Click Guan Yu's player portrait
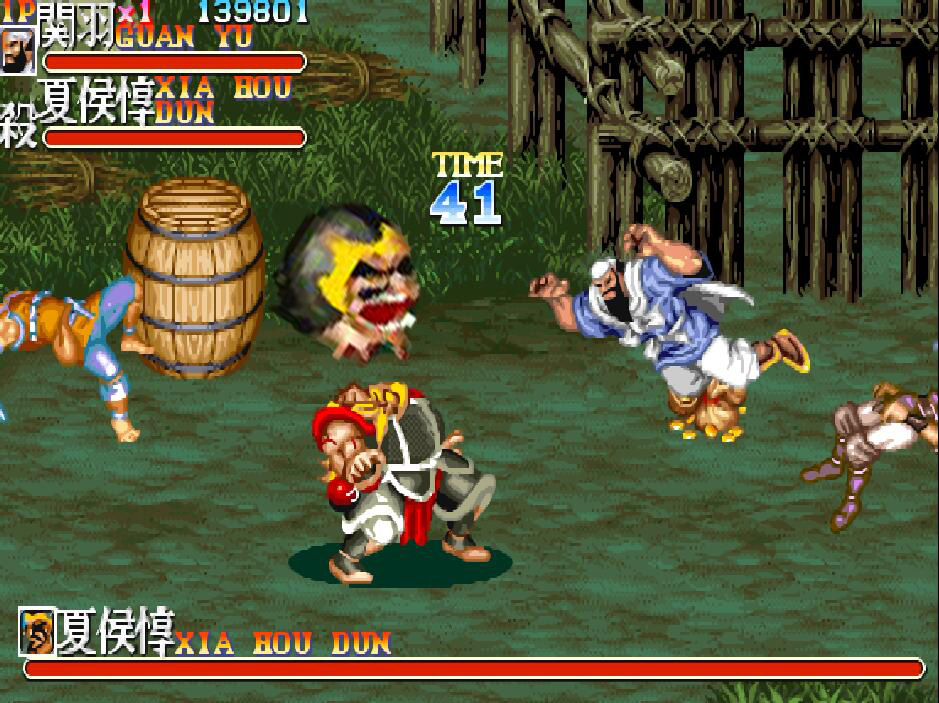Viewport: 939px width, 703px height. pyautogui.click(x=17, y=50)
